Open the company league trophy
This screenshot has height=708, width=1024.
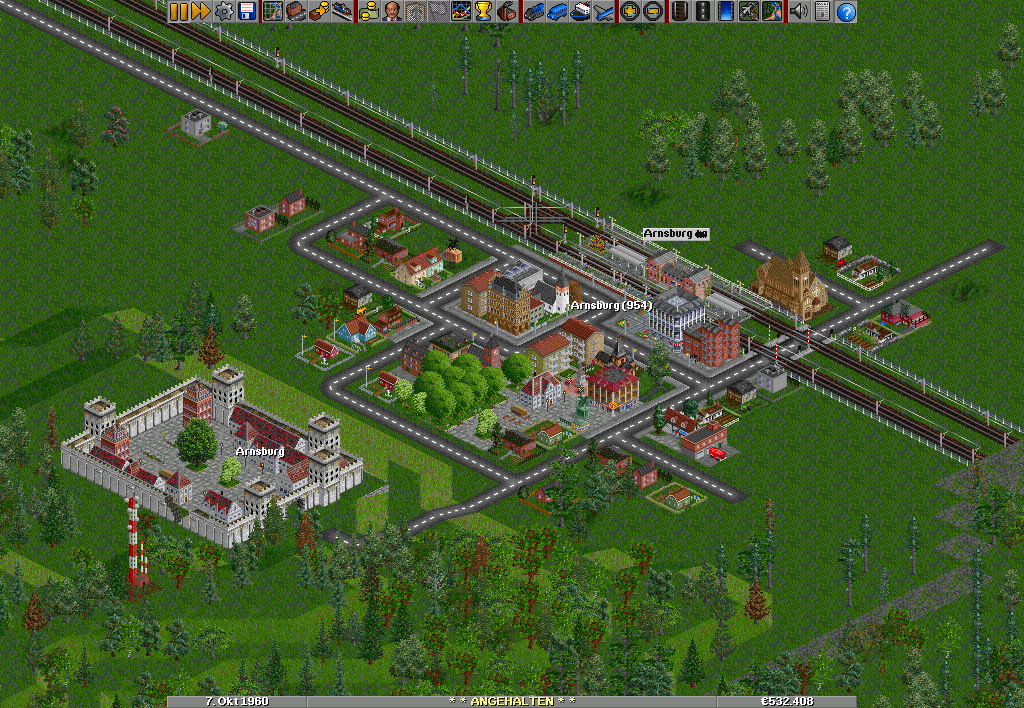click(x=484, y=12)
